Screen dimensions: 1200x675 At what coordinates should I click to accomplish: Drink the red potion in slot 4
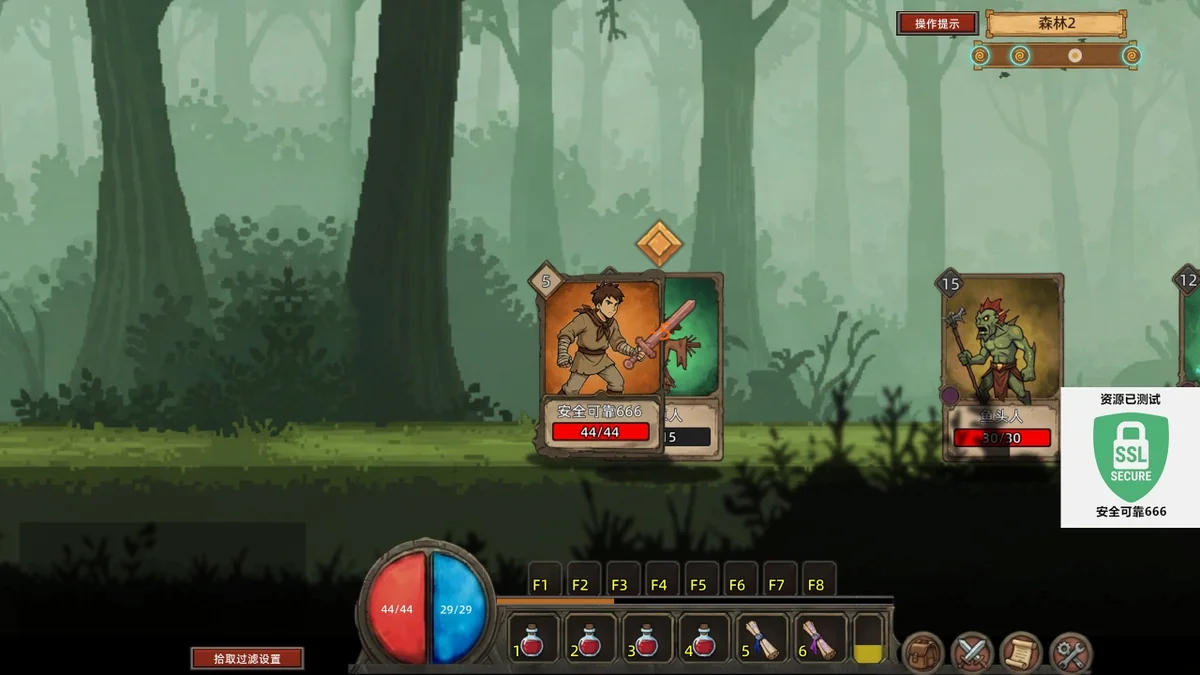(704, 640)
